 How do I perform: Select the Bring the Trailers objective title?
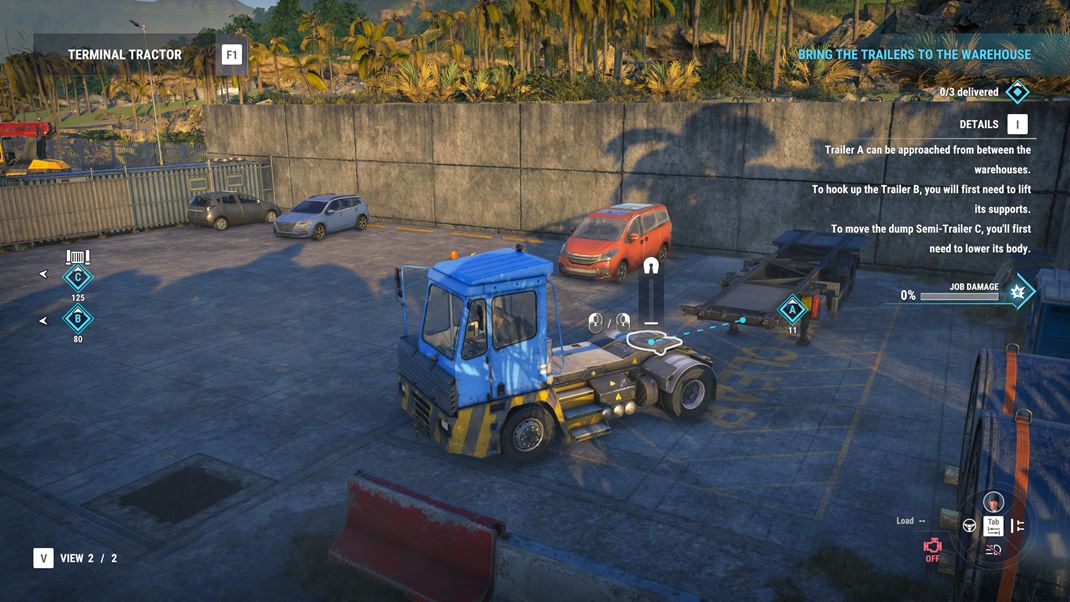click(914, 55)
